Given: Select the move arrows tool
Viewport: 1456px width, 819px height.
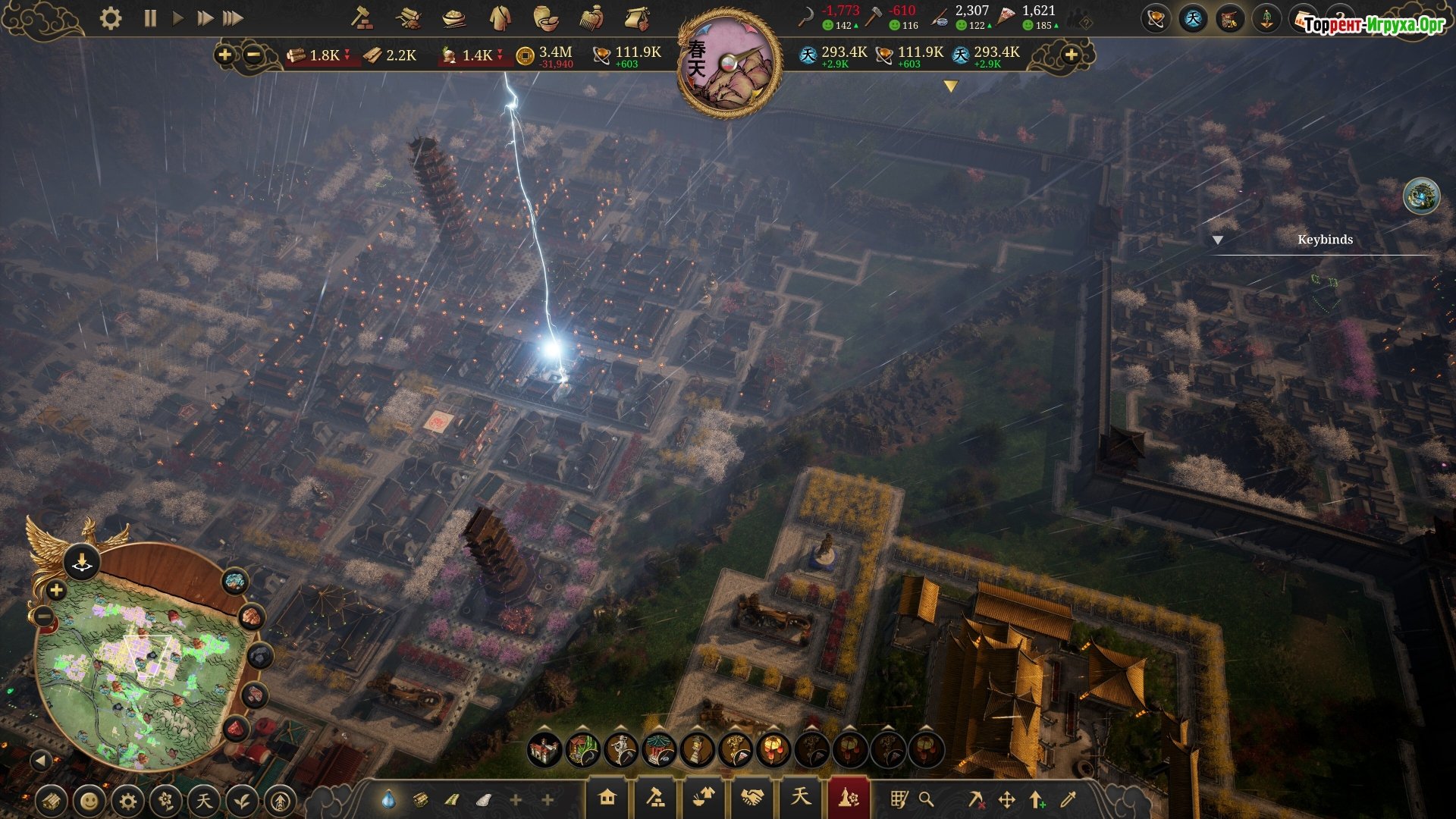Looking at the screenshot, I should point(1007,799).
